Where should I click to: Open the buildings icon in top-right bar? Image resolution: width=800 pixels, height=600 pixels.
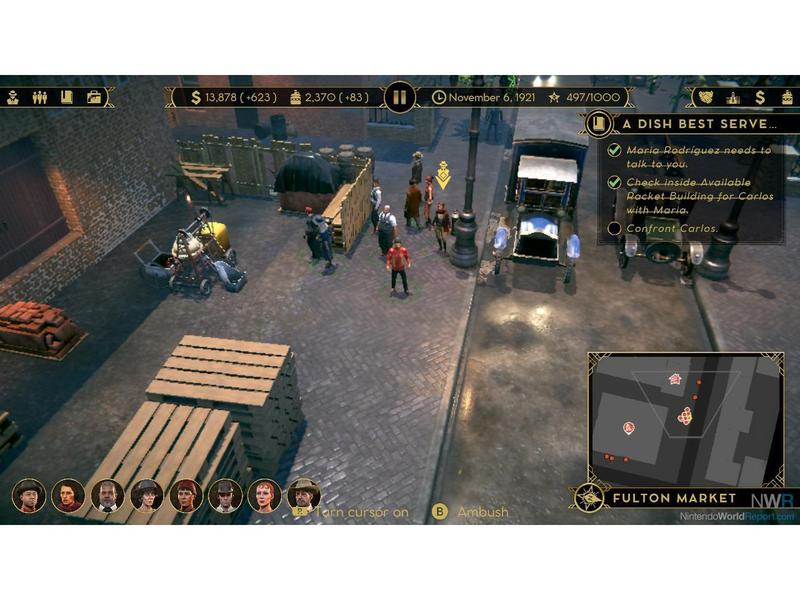click(x=732, y=97)
